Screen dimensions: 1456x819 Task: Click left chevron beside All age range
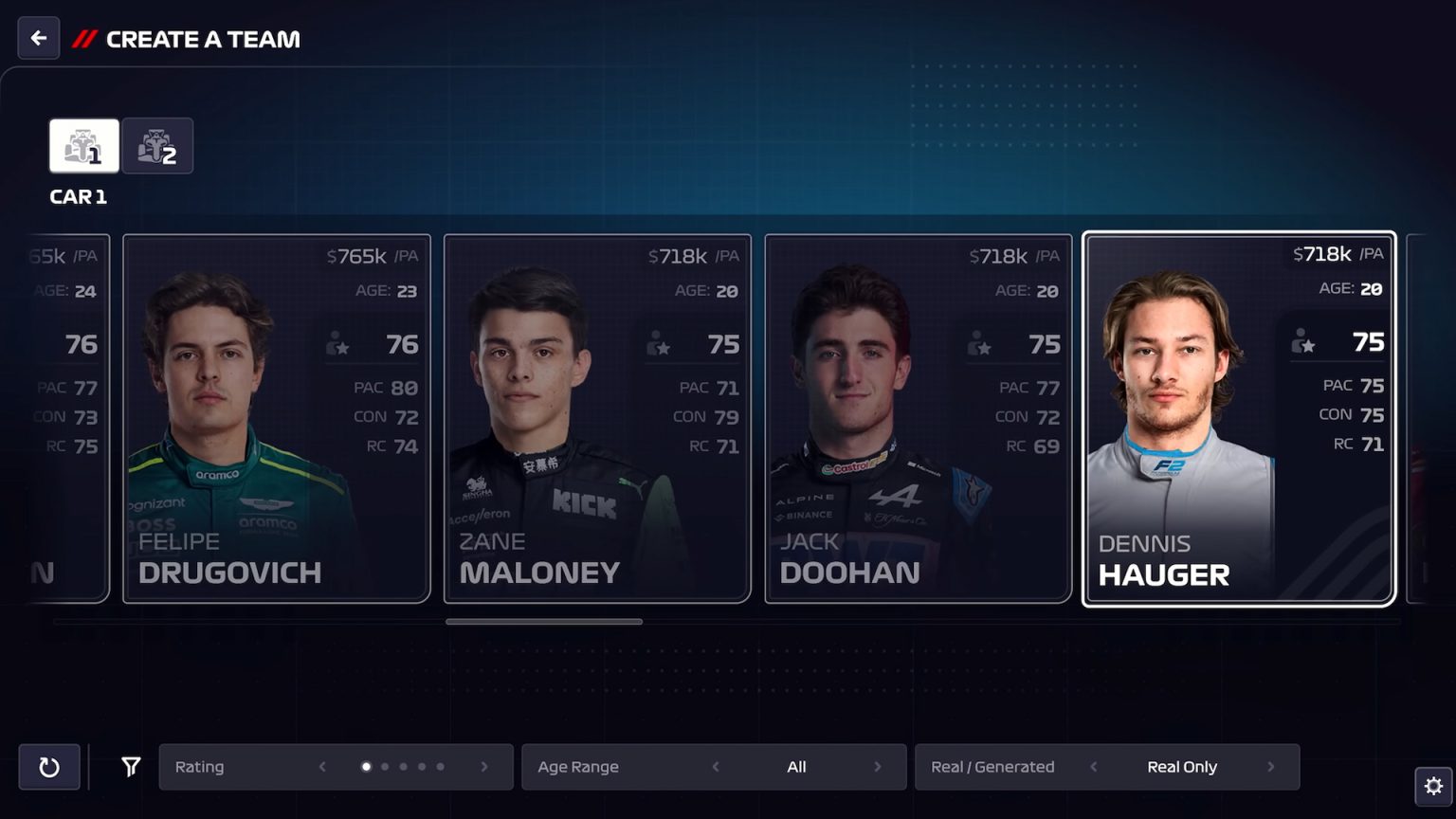click(717, 767)
